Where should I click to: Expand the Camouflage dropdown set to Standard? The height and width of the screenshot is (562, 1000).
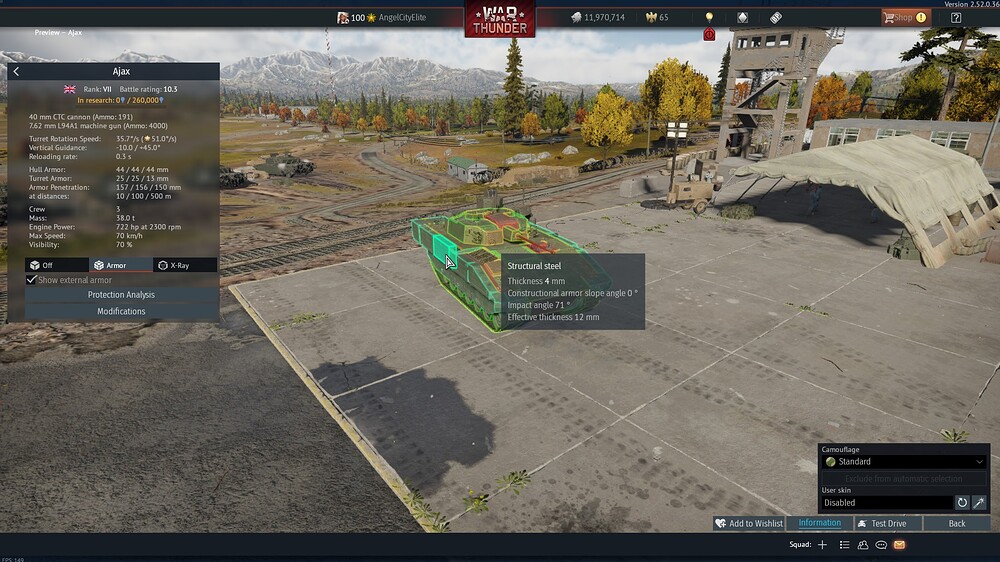[x=904, y=462]
